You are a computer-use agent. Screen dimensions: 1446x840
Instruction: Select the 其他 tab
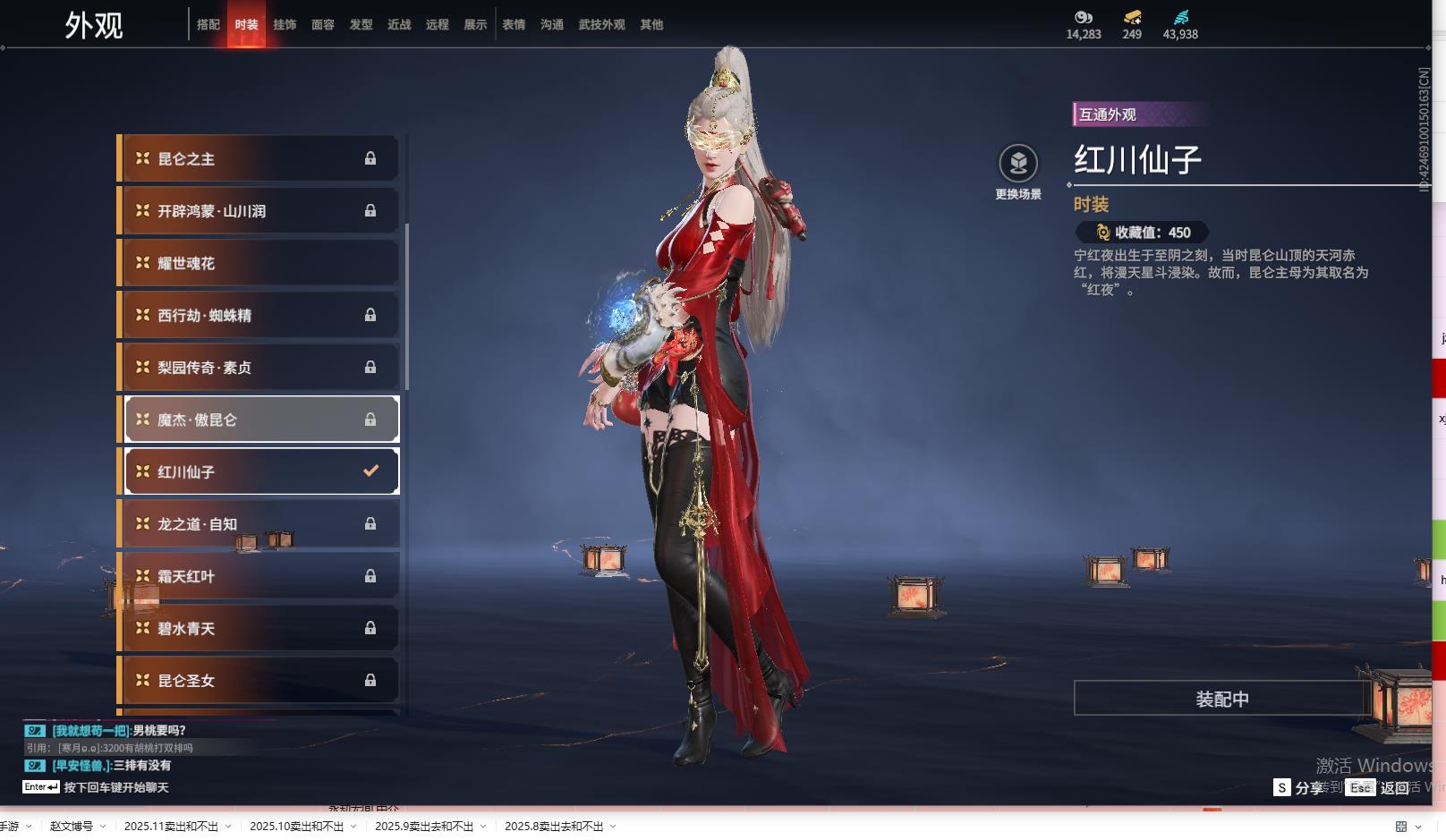tap(651, 25)
